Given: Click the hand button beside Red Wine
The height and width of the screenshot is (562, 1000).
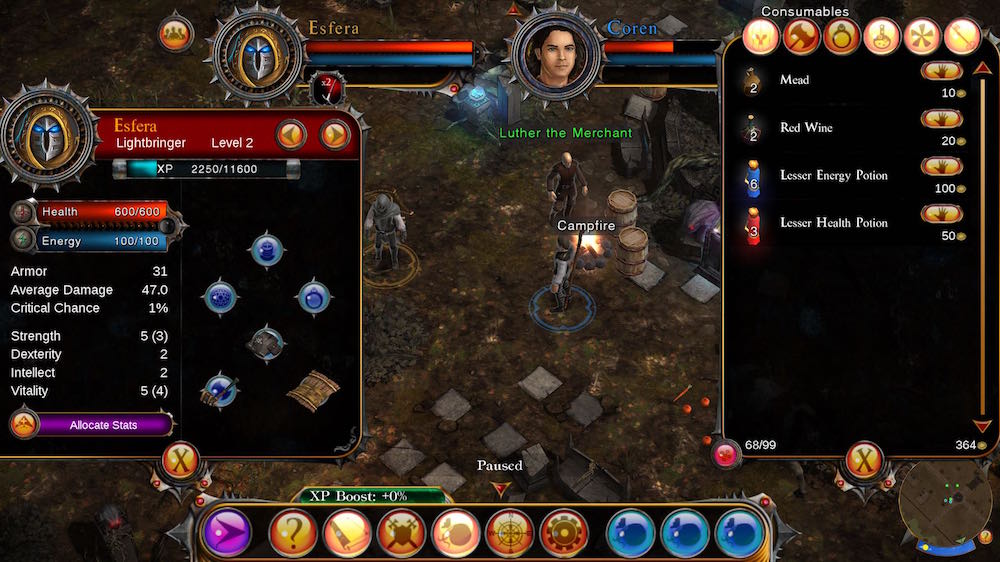Looking at the screenshot, I should (942, 119).
